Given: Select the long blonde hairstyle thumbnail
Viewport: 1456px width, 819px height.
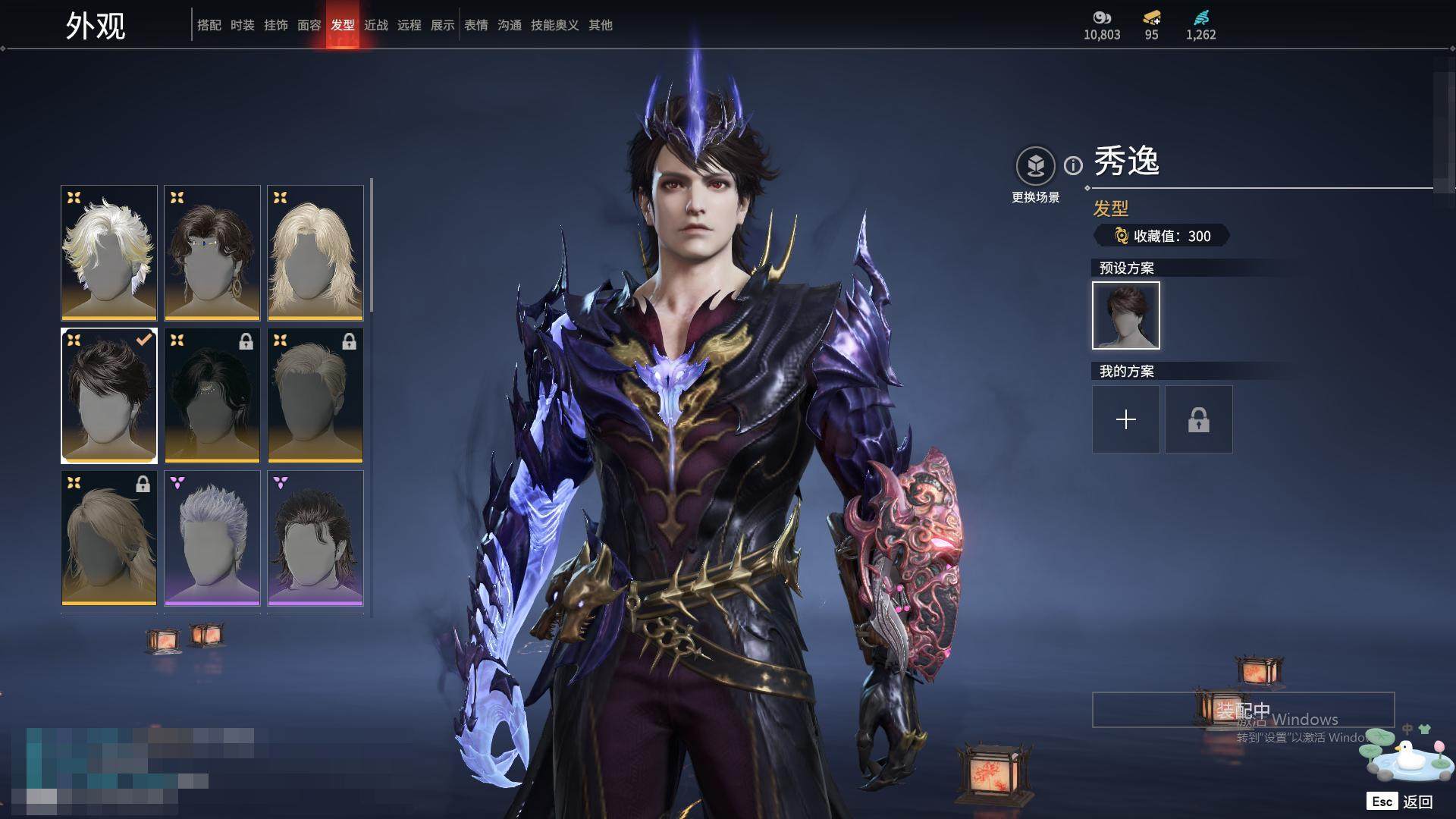Looking at the screenshot, I should [x=315, y=253].
